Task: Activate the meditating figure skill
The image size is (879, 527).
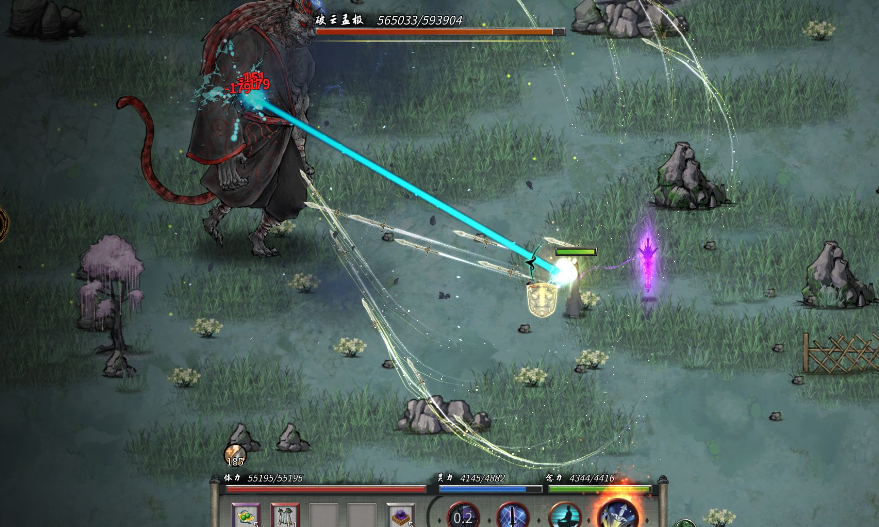Action: point(566,516)
